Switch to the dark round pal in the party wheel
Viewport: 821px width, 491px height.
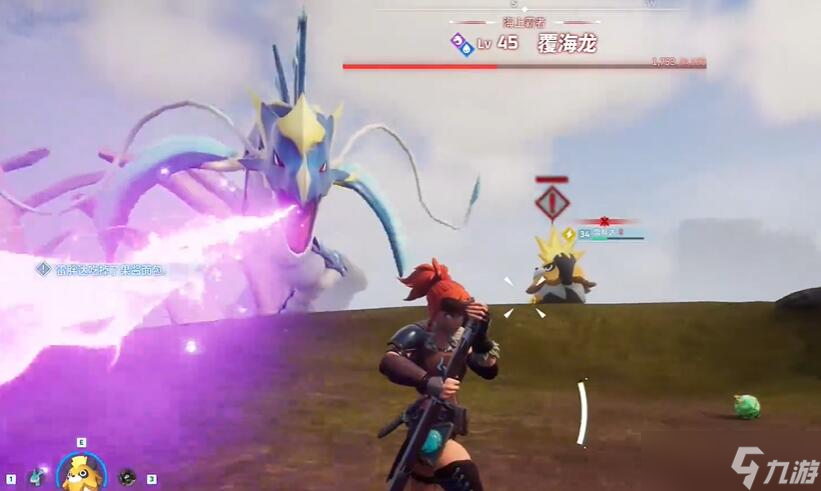(127, 478)
